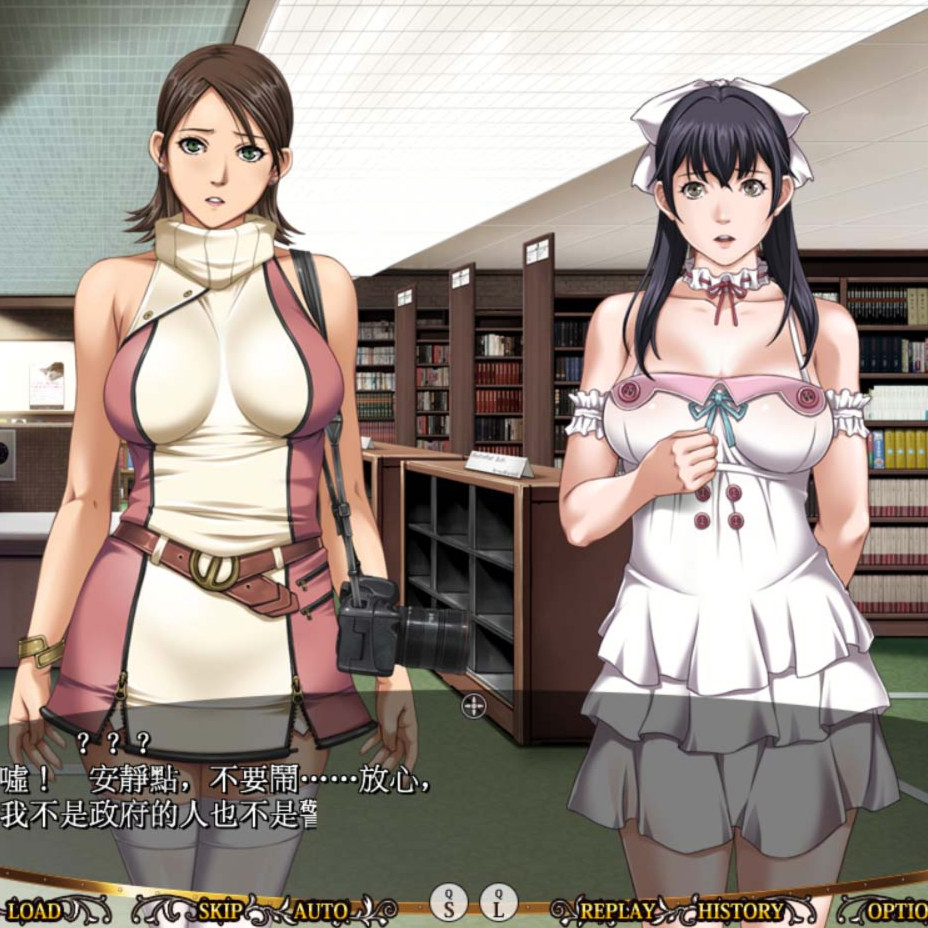Open the dialogue HISTORY log
Screen dimensions: 928x928
tap(741, 910)
